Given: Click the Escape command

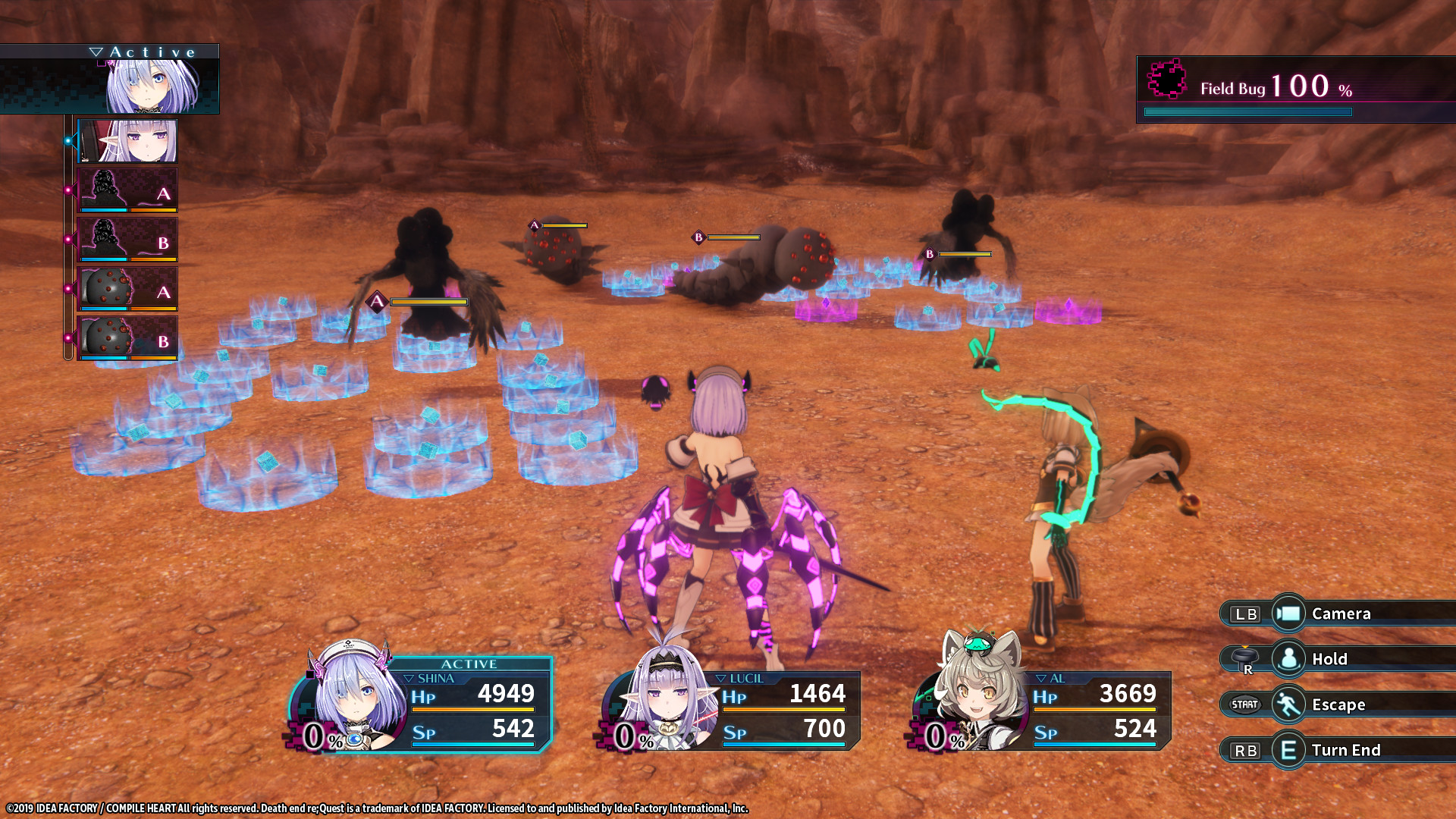Looking at the screenshot, I should click(x=1338, y=704).
